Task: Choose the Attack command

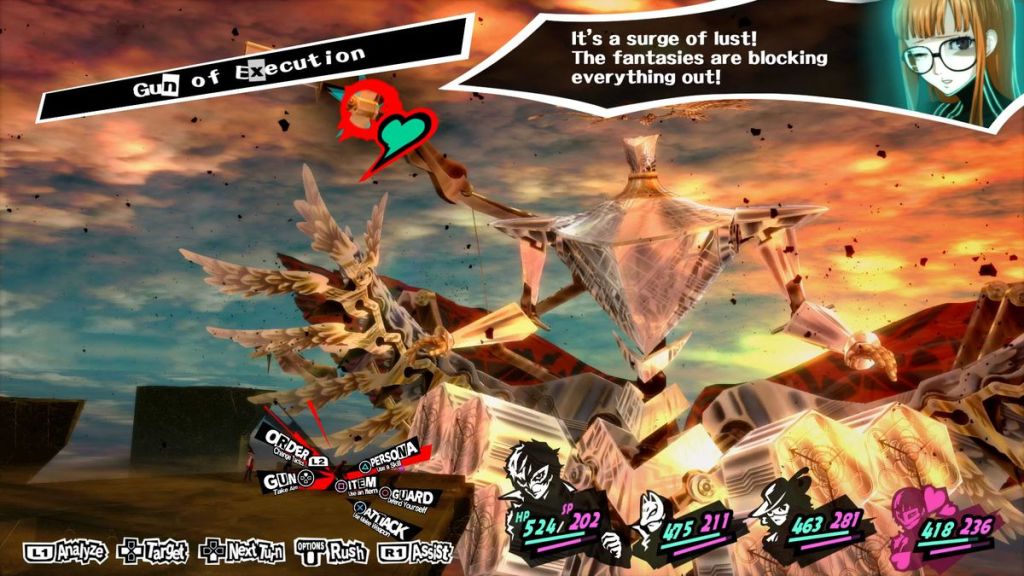Action: click(x=382, y=520)
